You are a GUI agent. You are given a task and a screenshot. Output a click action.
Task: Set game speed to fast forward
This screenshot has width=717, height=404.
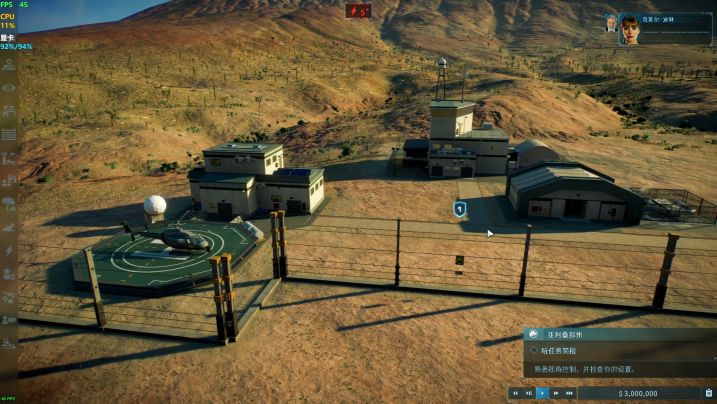[556, 394]
